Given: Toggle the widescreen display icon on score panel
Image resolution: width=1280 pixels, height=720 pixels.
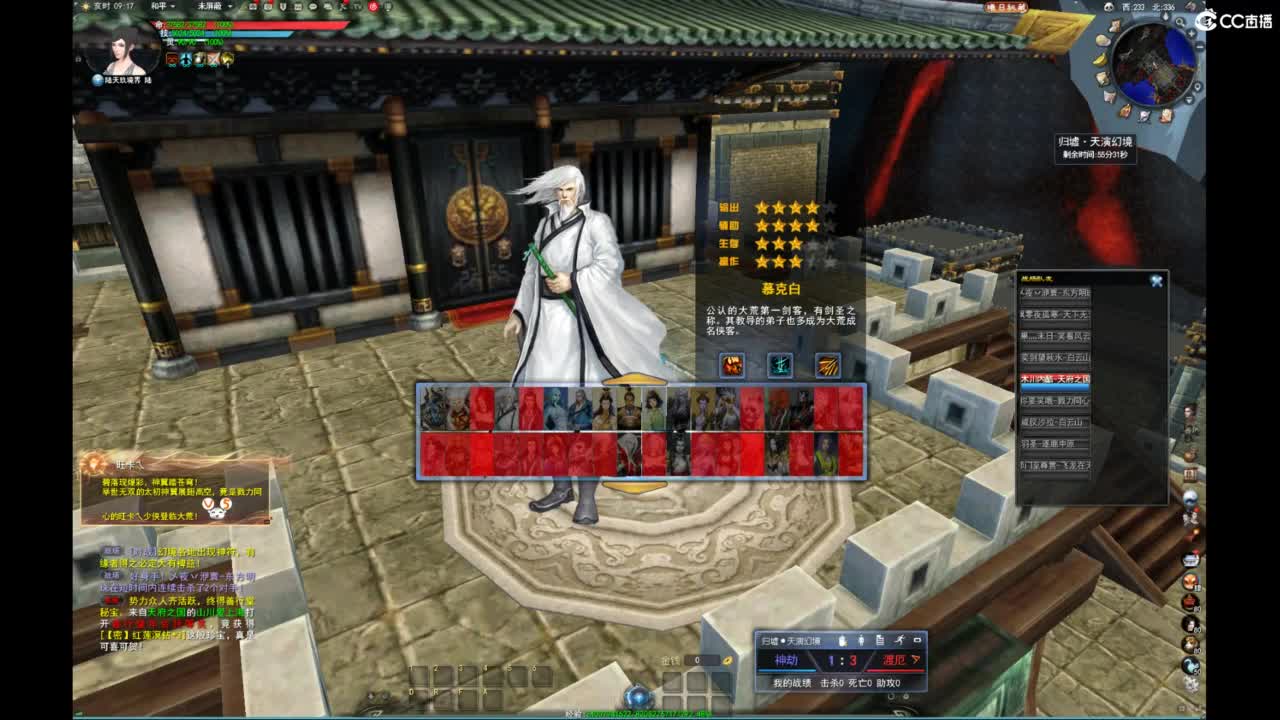Looking at the screenshot, I should tap(917, 641).
